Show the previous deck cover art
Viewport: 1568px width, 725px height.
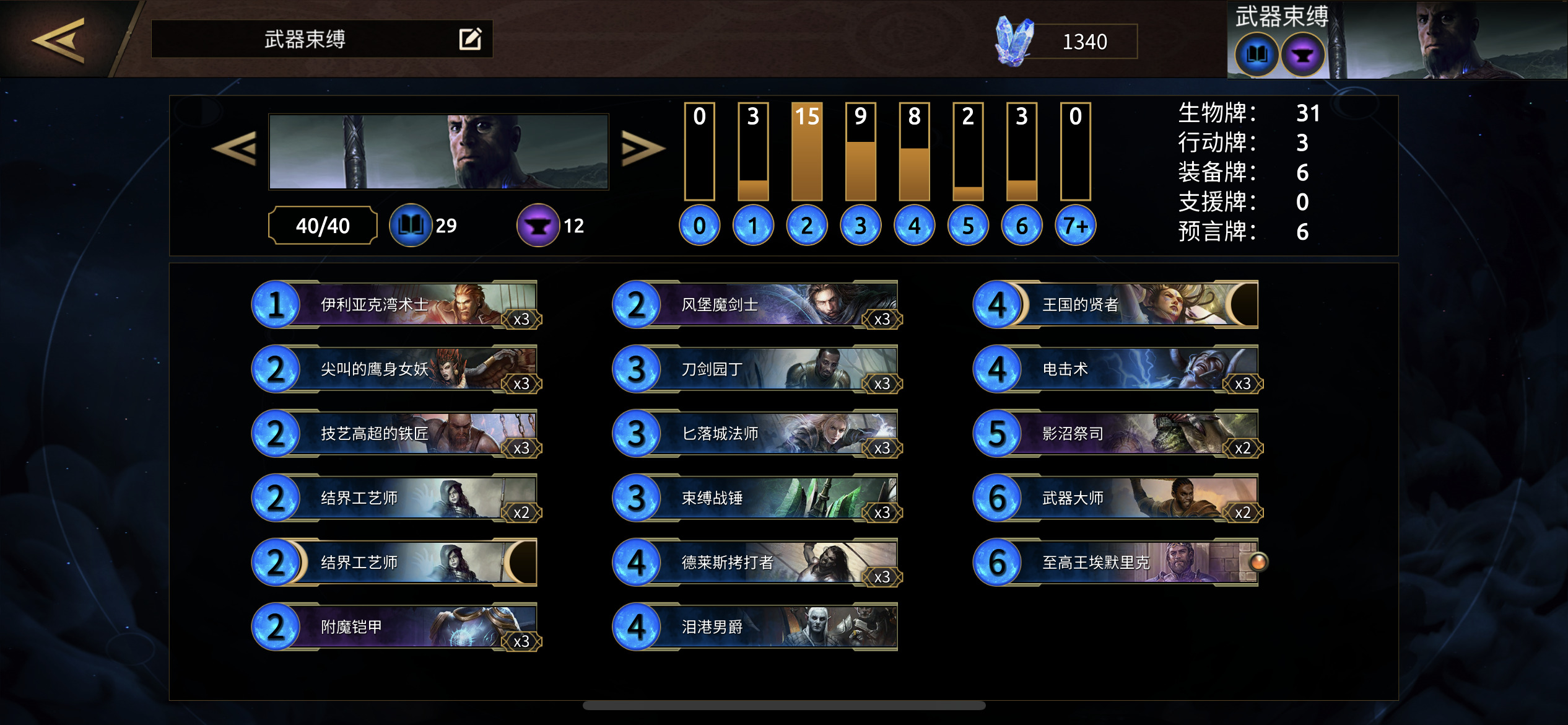tap(234, 149)
